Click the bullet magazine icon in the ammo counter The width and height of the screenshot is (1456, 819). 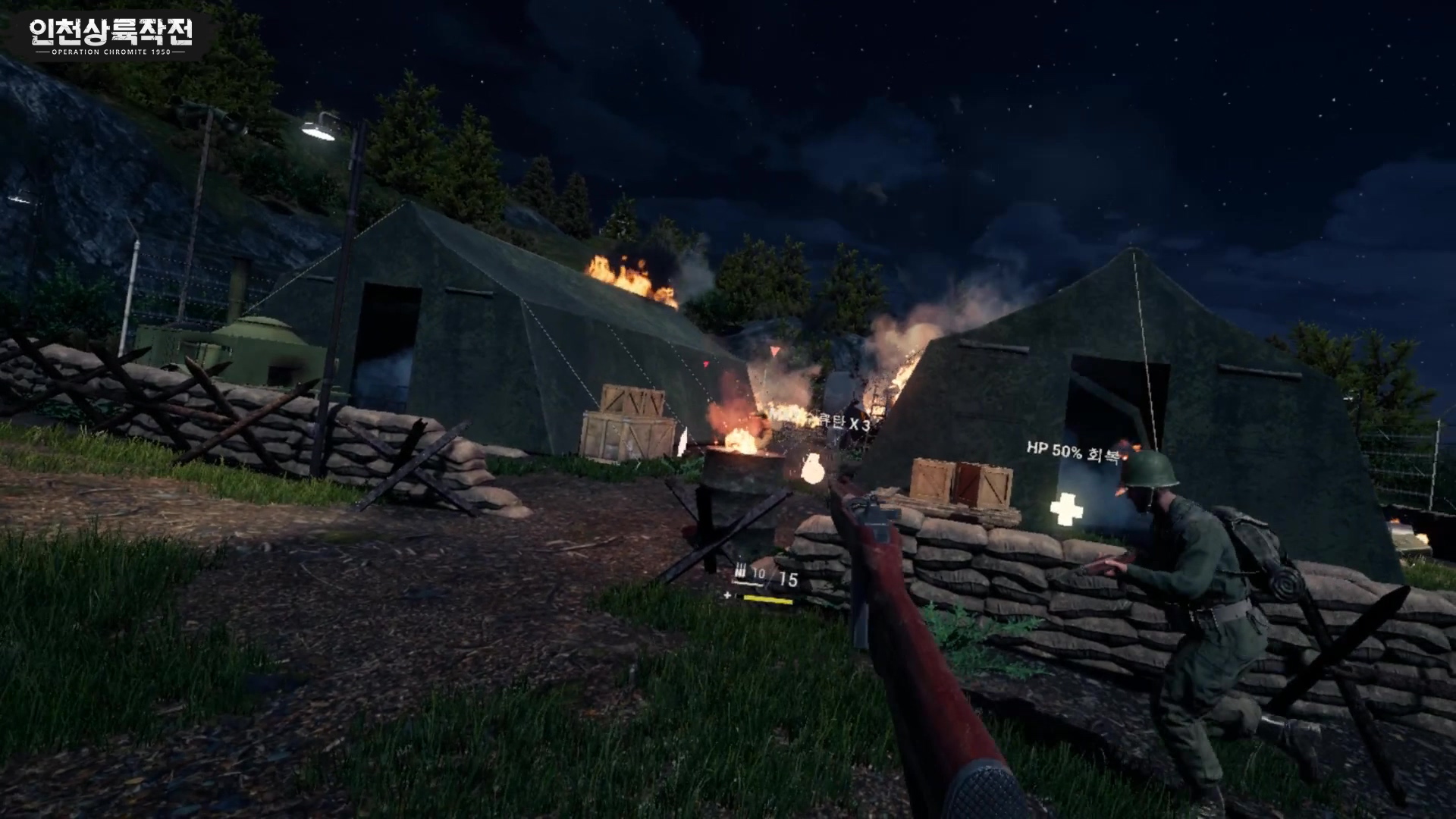741,570
